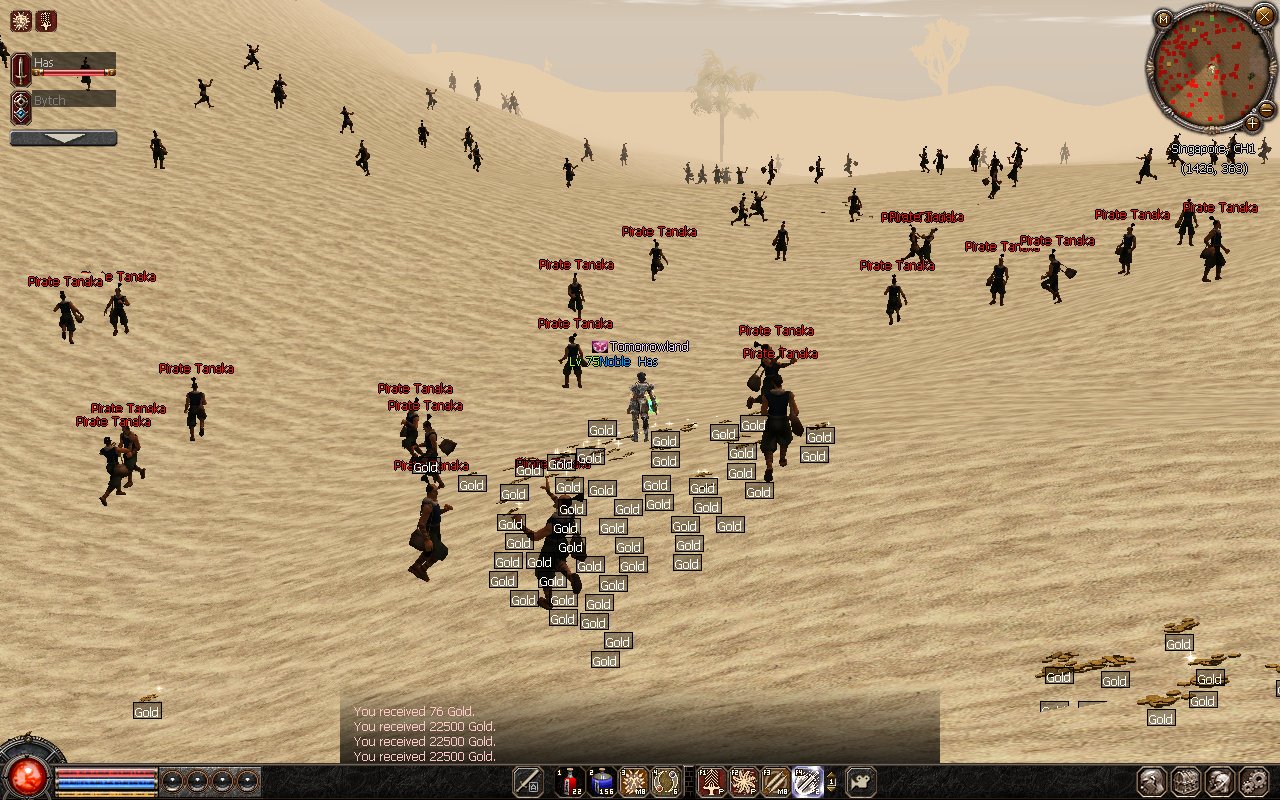This screenshot has height=800, width=1280.
Task: Activate the starburst skill in slot 3
Action: [x=634, y=781]
